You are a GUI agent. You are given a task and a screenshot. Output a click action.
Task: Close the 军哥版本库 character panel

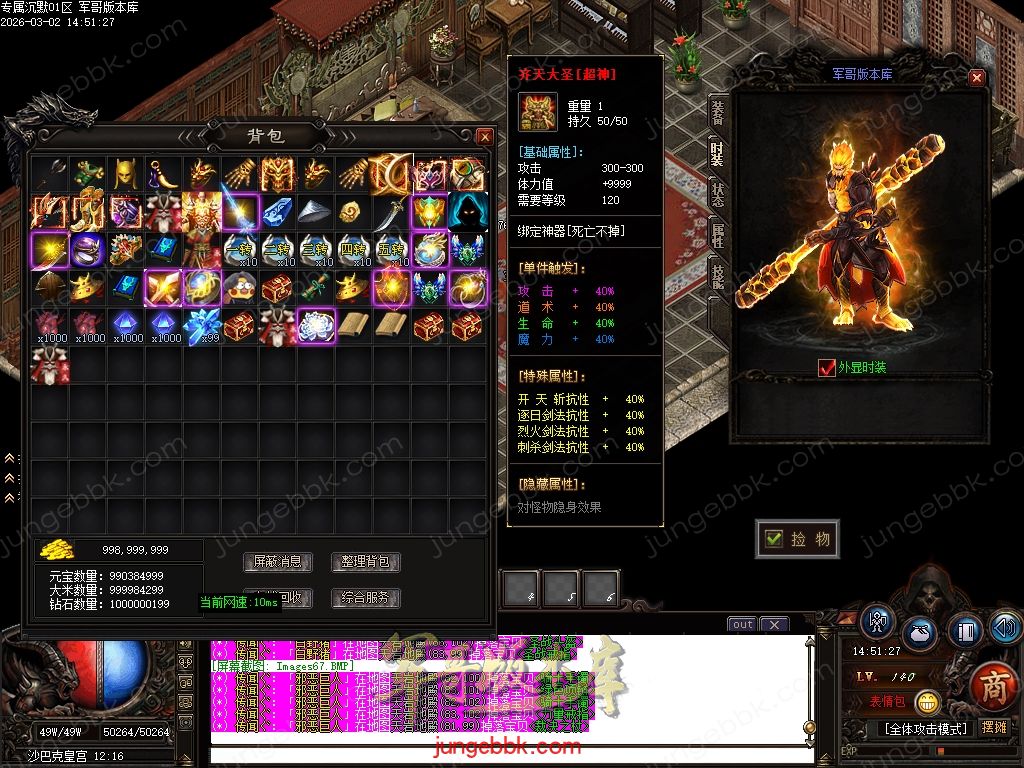[x=977, y=78]
